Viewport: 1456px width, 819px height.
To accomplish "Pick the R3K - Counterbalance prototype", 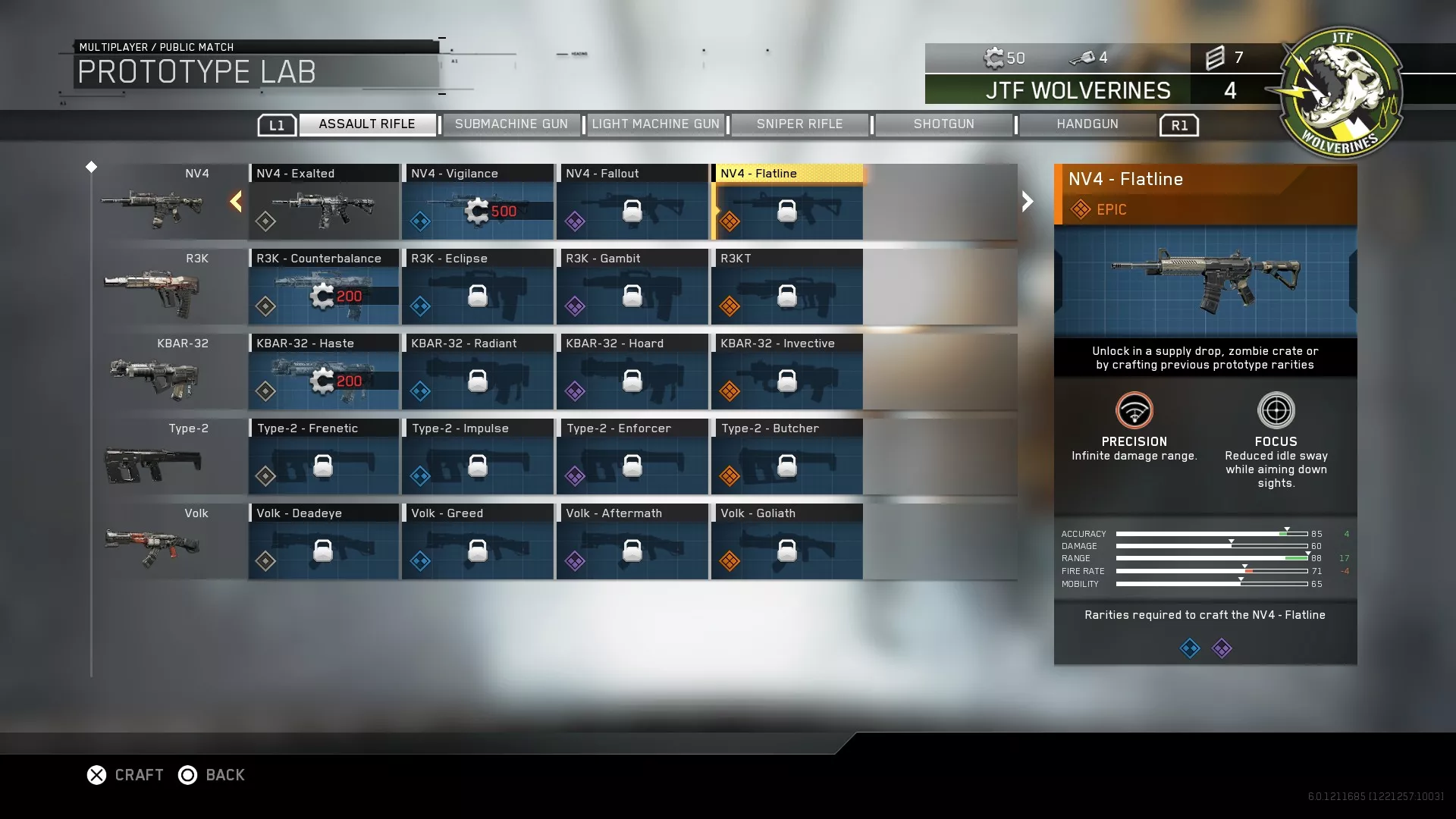I will click(324, 287).
